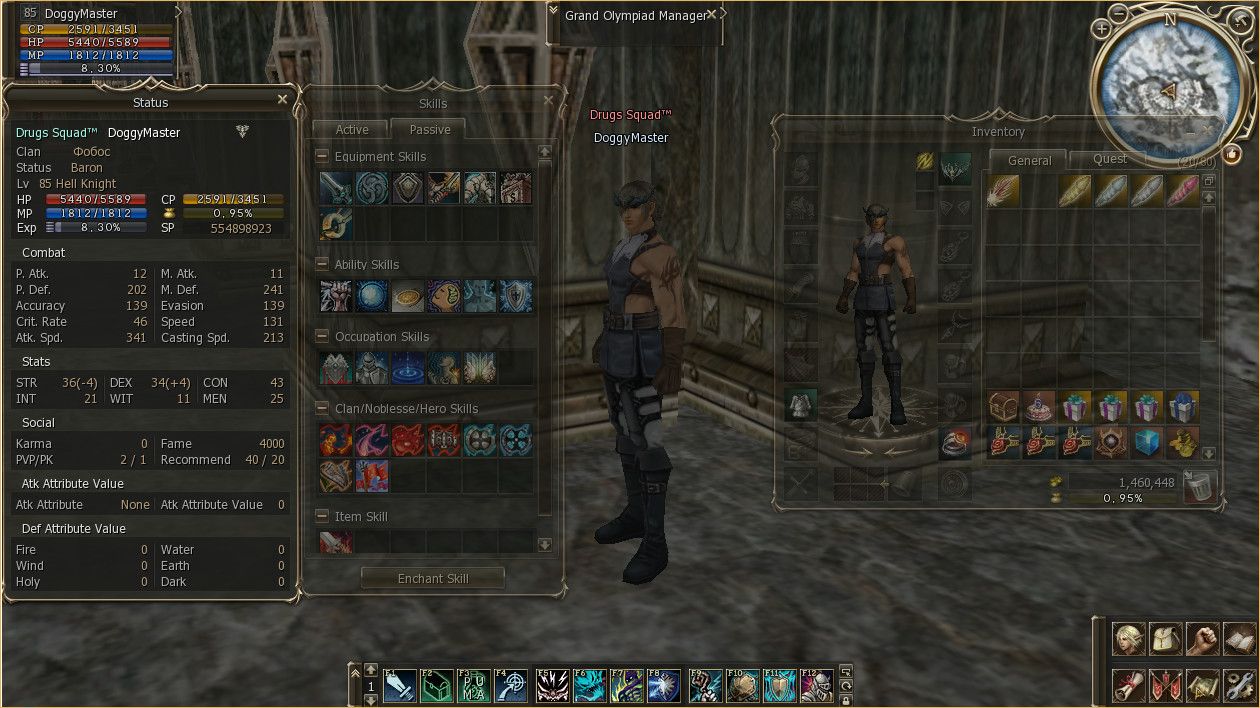
Task: Select the General inventory tab
Action: click(1029, 160)
